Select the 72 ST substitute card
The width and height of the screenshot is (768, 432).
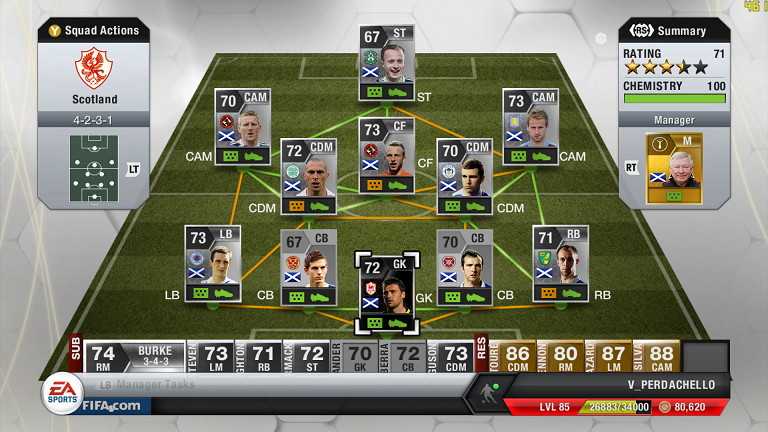(x=312, y=354)
